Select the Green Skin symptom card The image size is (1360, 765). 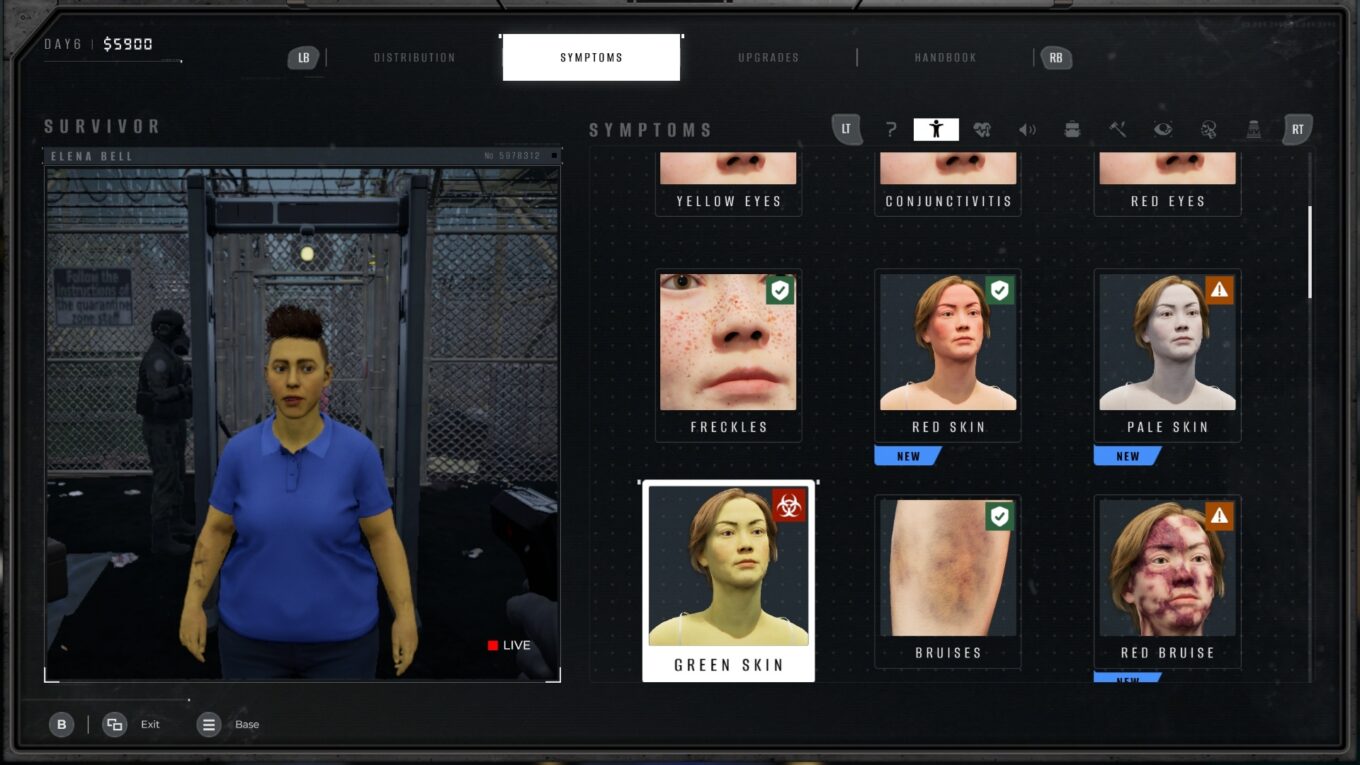[x=728, y=581]
